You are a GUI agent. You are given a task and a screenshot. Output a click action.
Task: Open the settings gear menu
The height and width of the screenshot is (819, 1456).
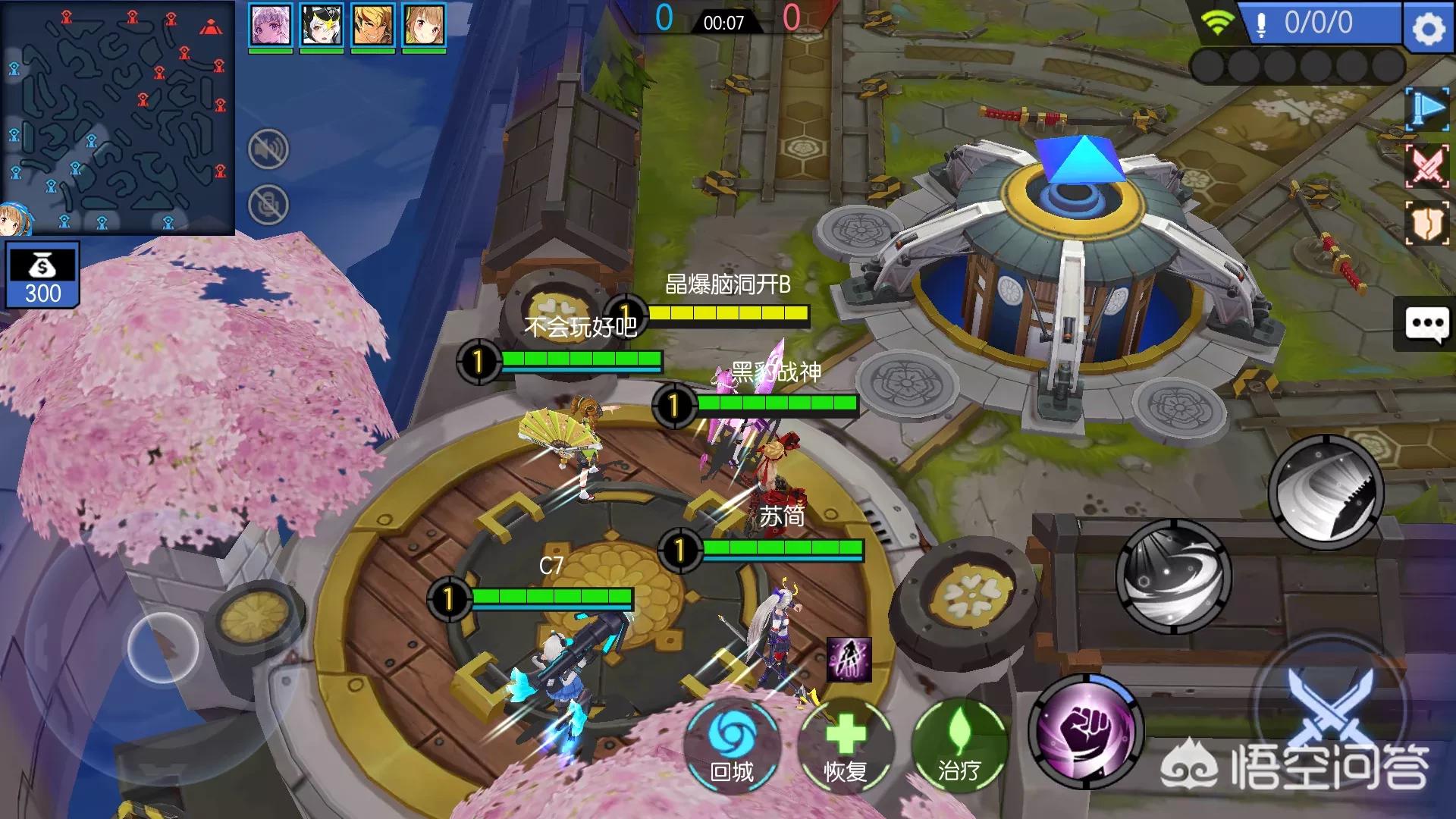[x=1429, y=27]
